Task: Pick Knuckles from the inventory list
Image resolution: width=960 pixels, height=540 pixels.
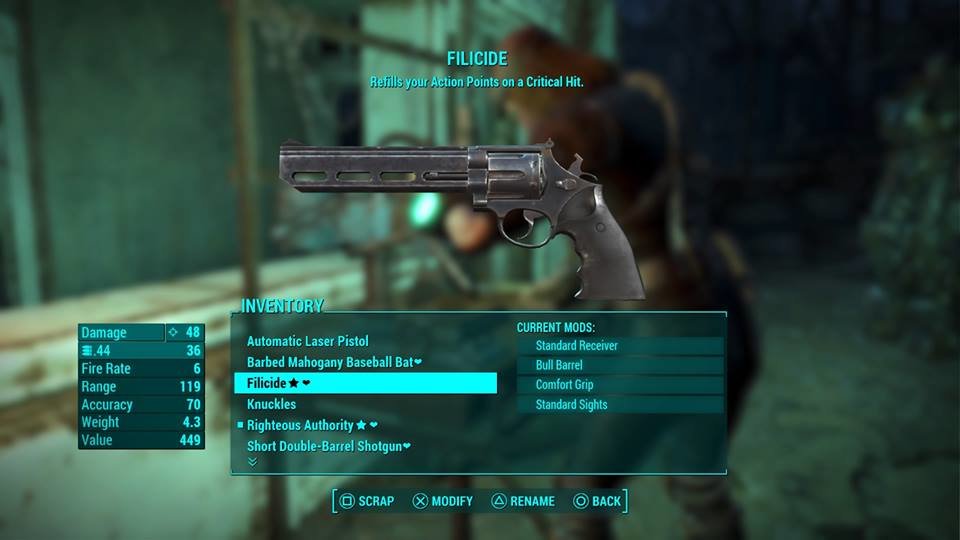Action: coord(272,405)
